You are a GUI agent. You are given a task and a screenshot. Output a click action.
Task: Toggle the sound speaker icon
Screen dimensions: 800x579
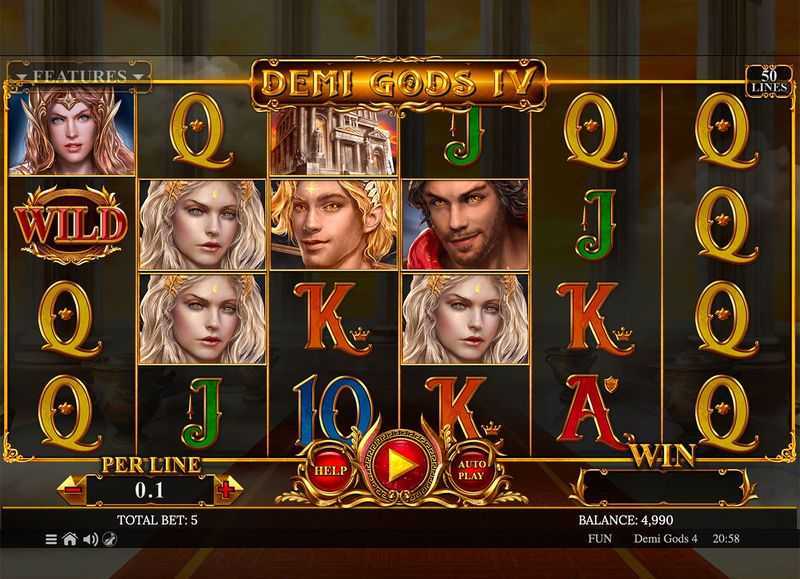point(90,539)
